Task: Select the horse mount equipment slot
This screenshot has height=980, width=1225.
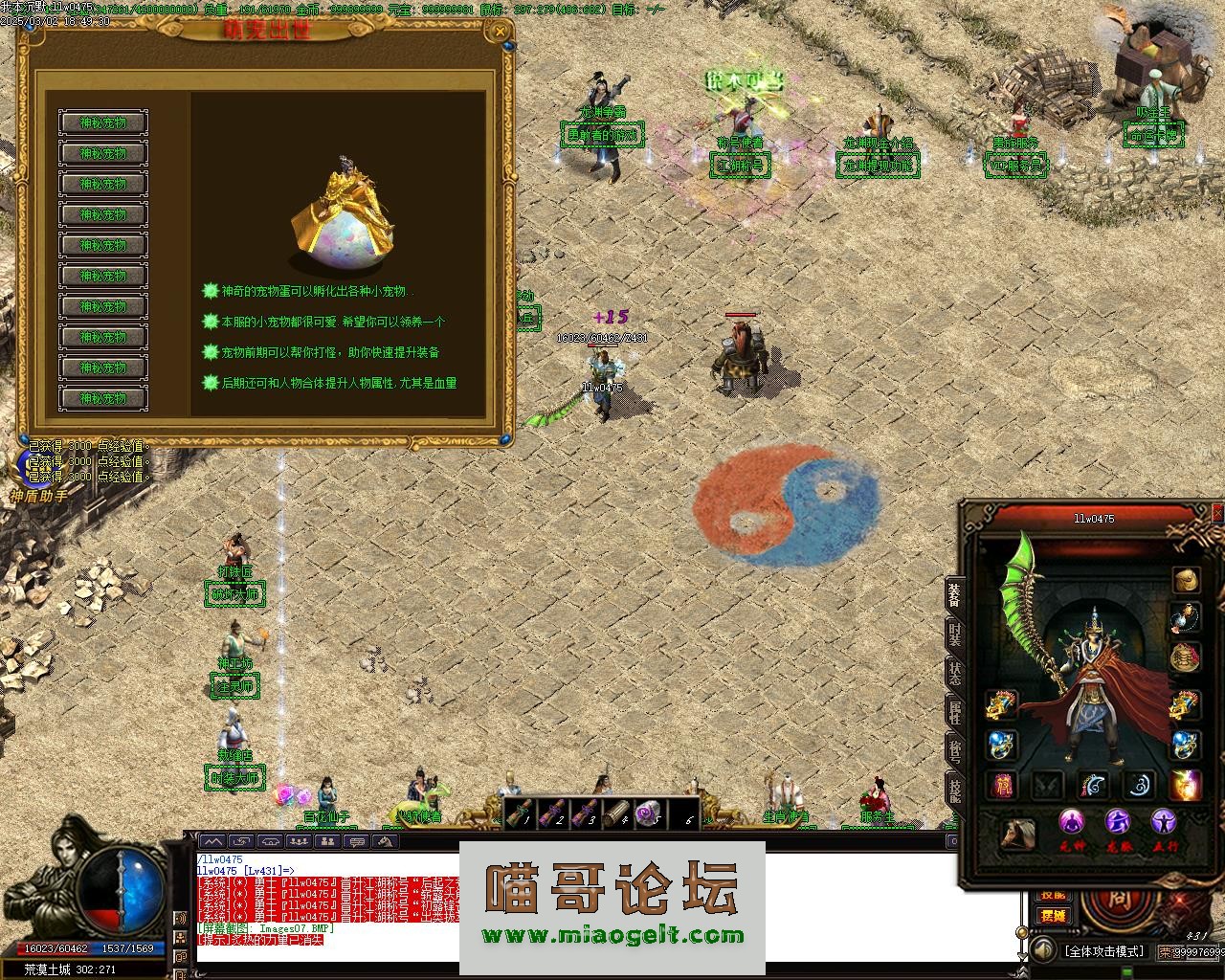Action: (1017, 835)
